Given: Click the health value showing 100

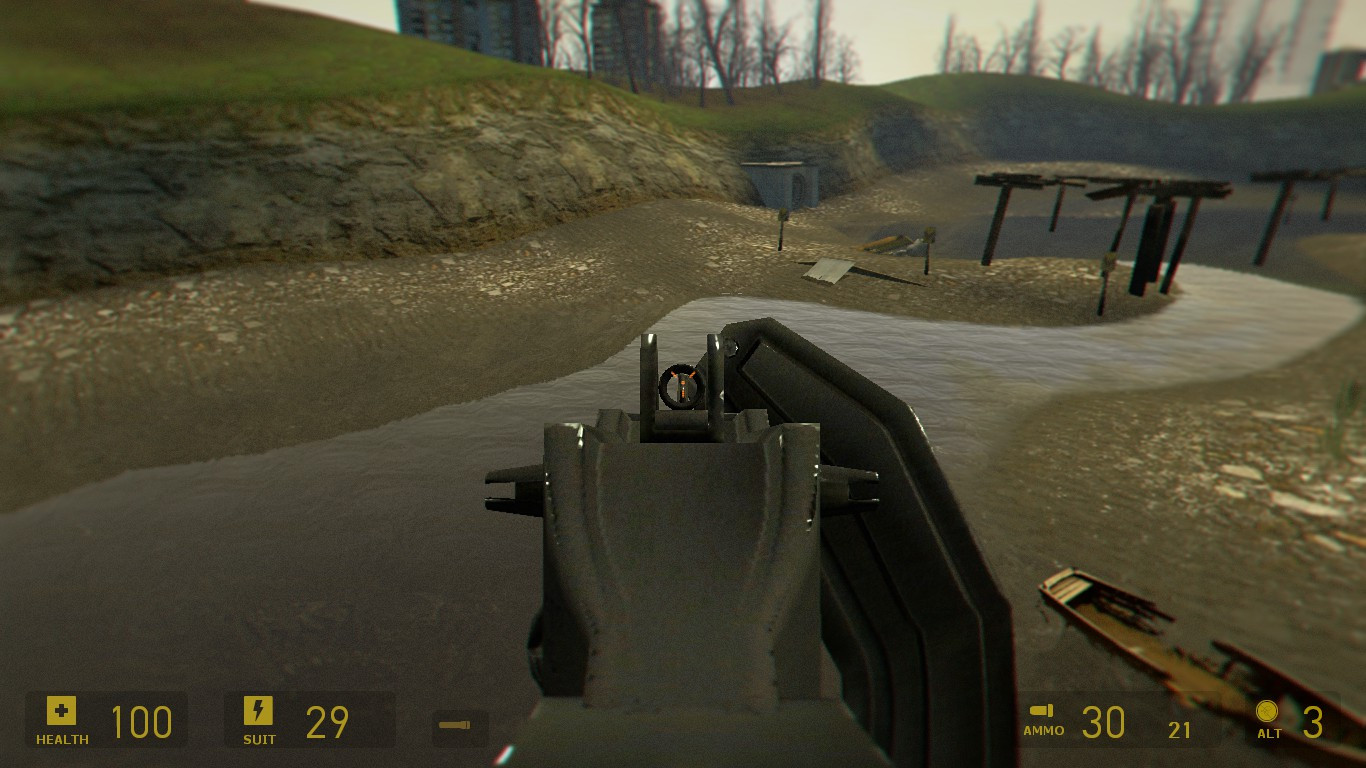Looking at the screenshot, I should point(143,721).
